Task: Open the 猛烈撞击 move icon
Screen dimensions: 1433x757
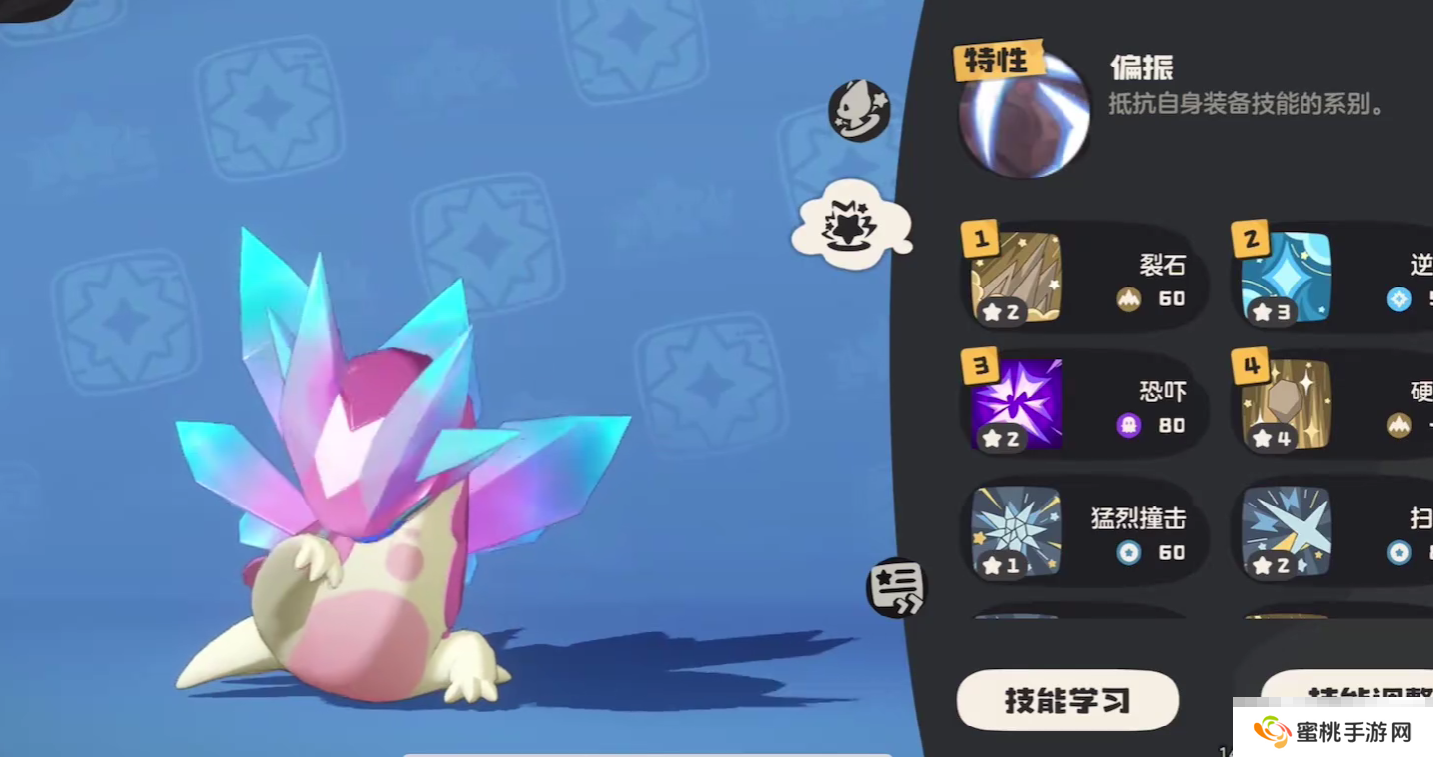Action: [1015, 533]
